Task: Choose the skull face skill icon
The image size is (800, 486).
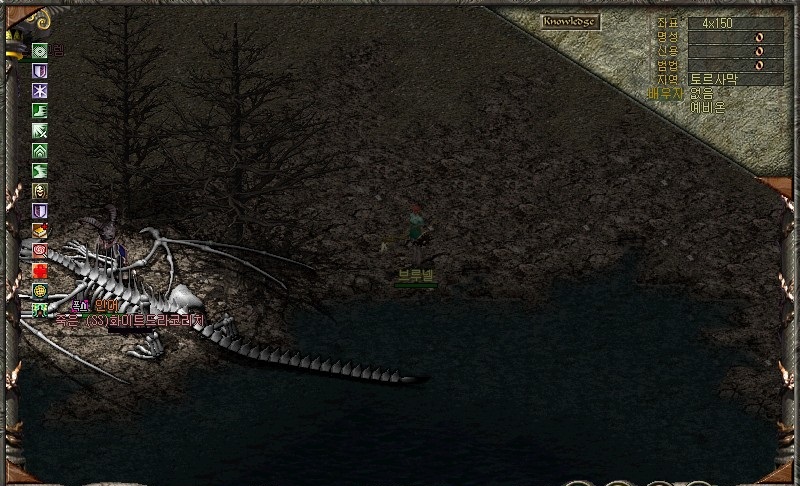Action: (x=40, y=191)
